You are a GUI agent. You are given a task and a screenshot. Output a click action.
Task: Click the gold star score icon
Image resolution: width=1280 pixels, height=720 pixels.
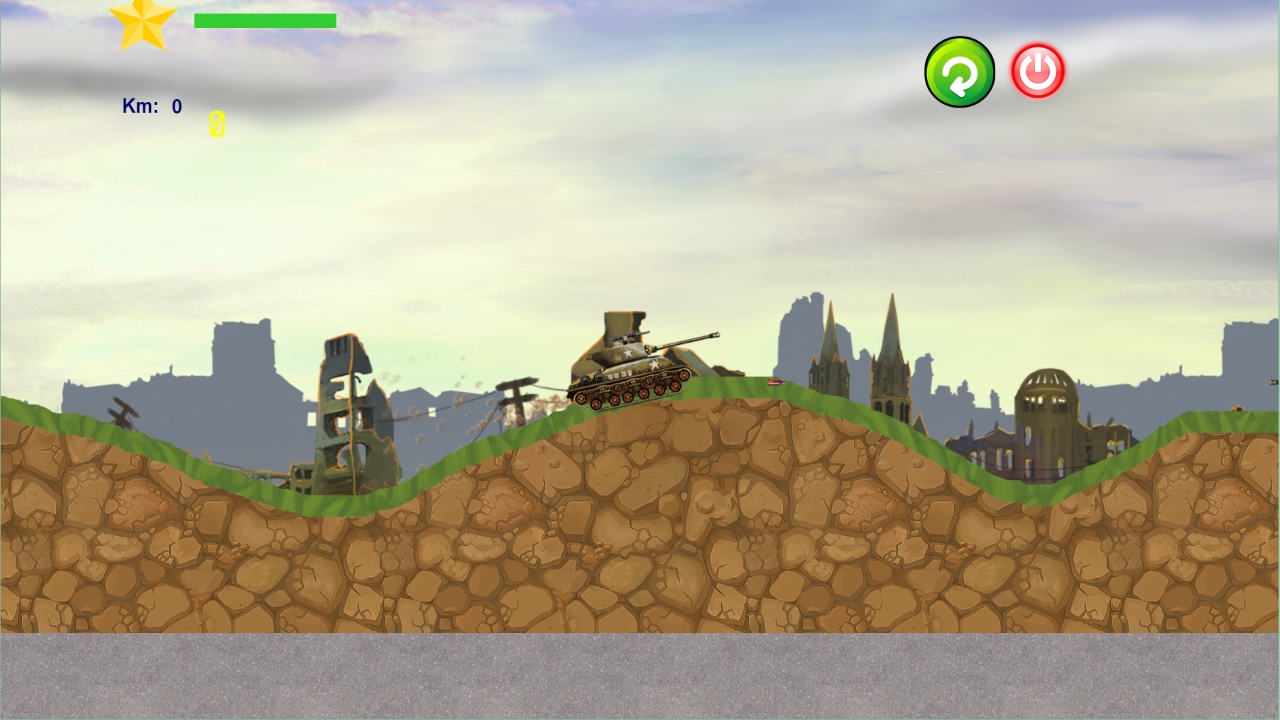(x=143, y=21)
